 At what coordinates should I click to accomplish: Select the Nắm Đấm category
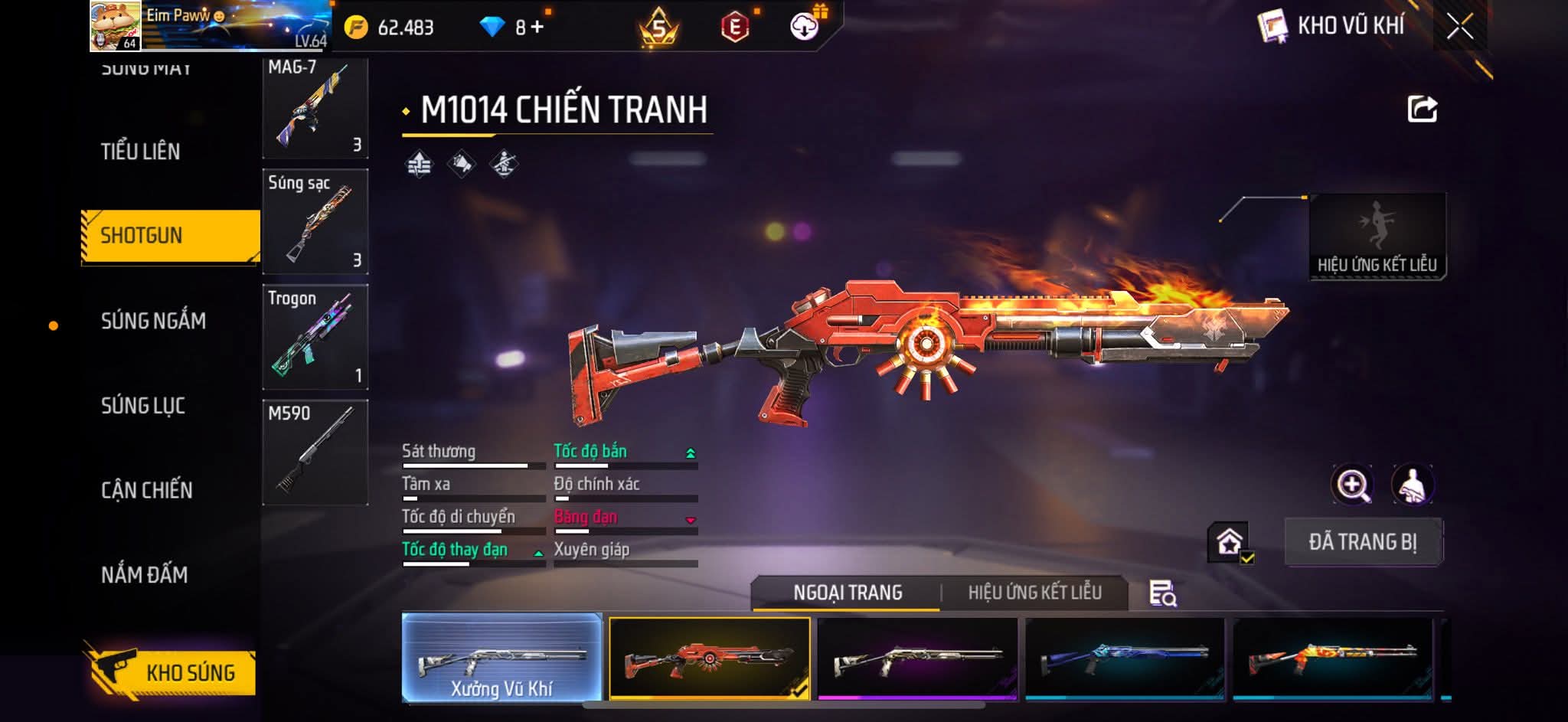(145, 575)
